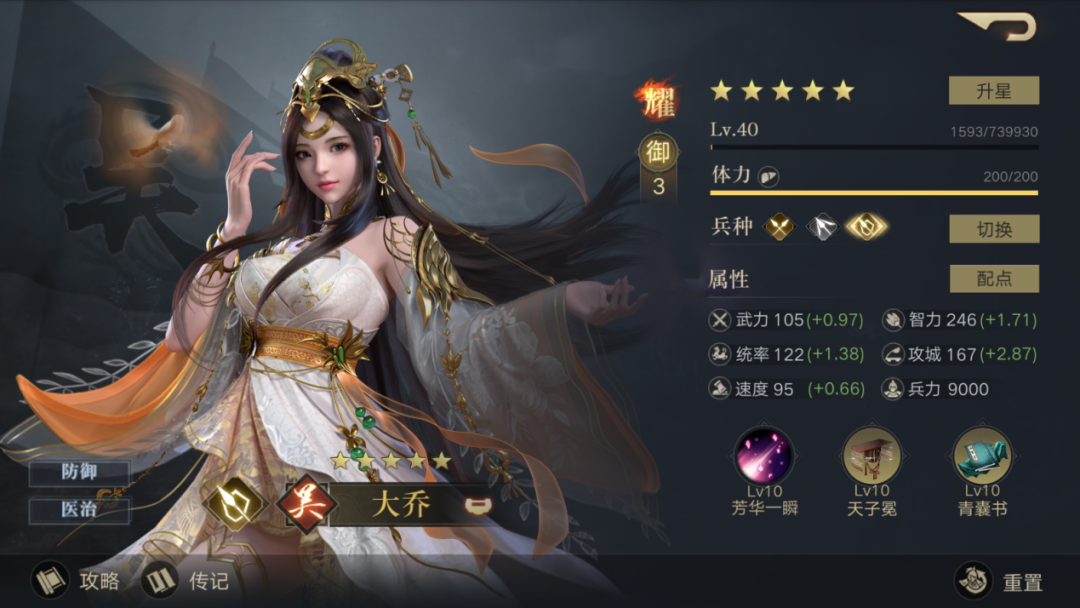
Task: Click the flaming 耀 badge
Action: [657, 101]
